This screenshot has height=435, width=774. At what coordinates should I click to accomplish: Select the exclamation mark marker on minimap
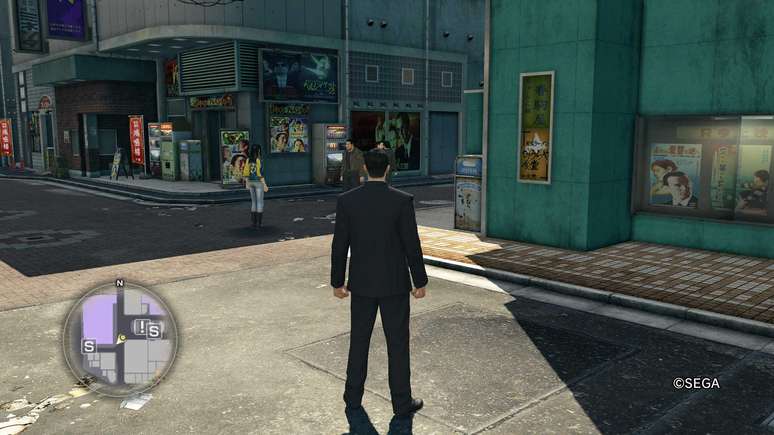[x=142, y=327]
